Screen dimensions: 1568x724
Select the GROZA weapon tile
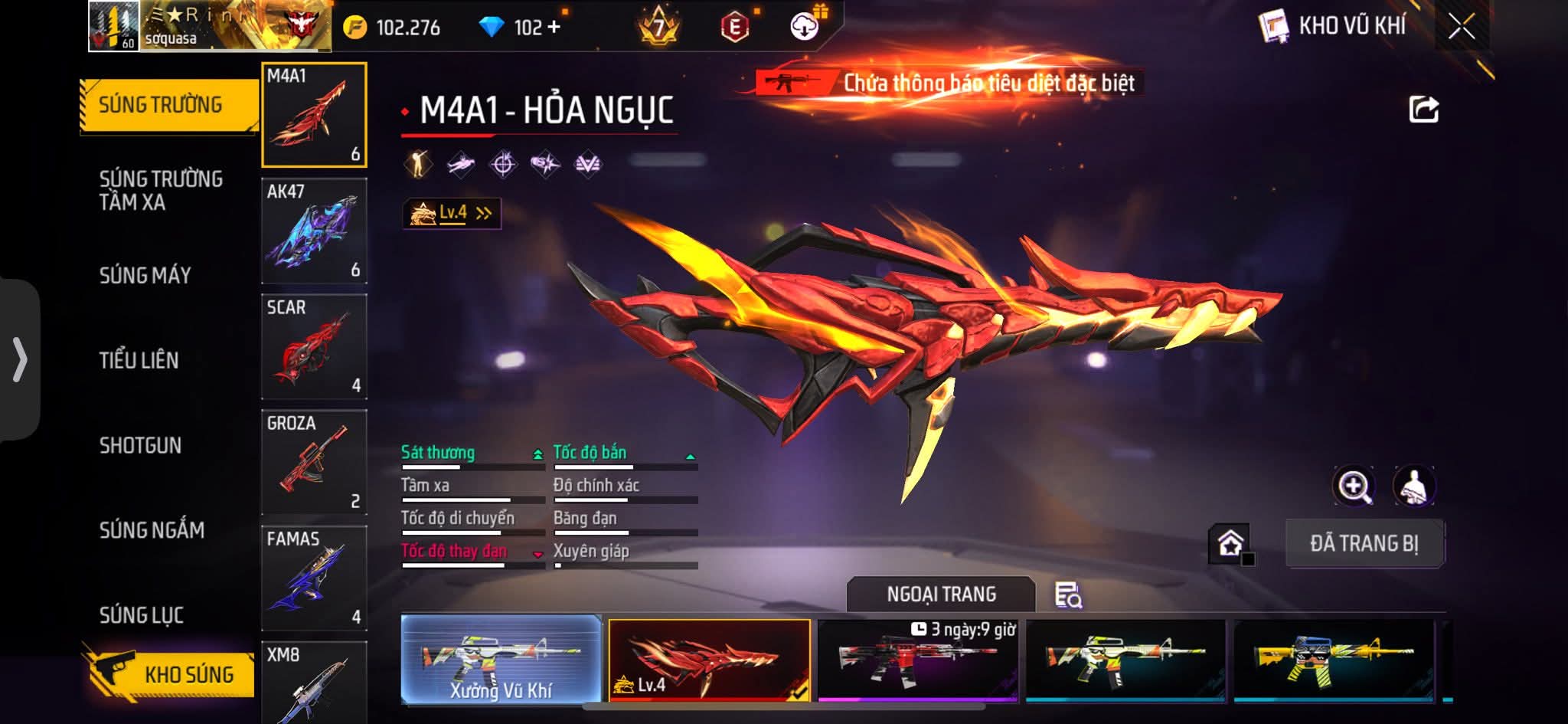point(314,462)
